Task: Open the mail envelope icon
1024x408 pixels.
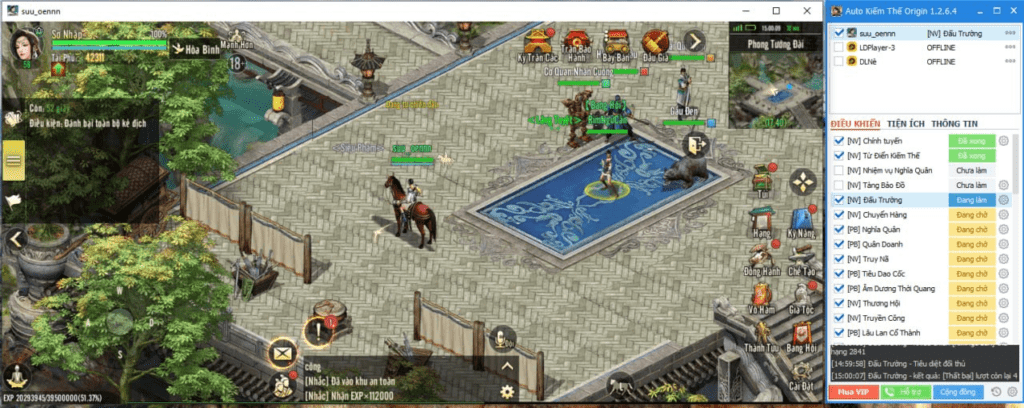Action: click(283, 353)
